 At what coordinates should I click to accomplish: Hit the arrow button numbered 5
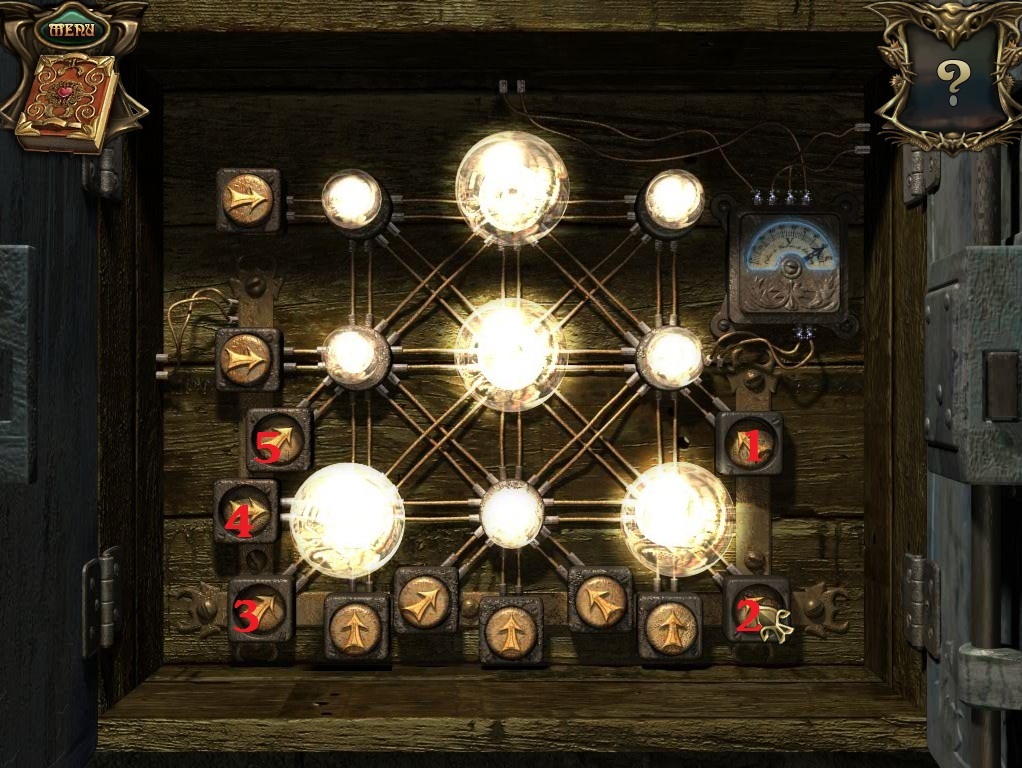[x=279, y=441]
